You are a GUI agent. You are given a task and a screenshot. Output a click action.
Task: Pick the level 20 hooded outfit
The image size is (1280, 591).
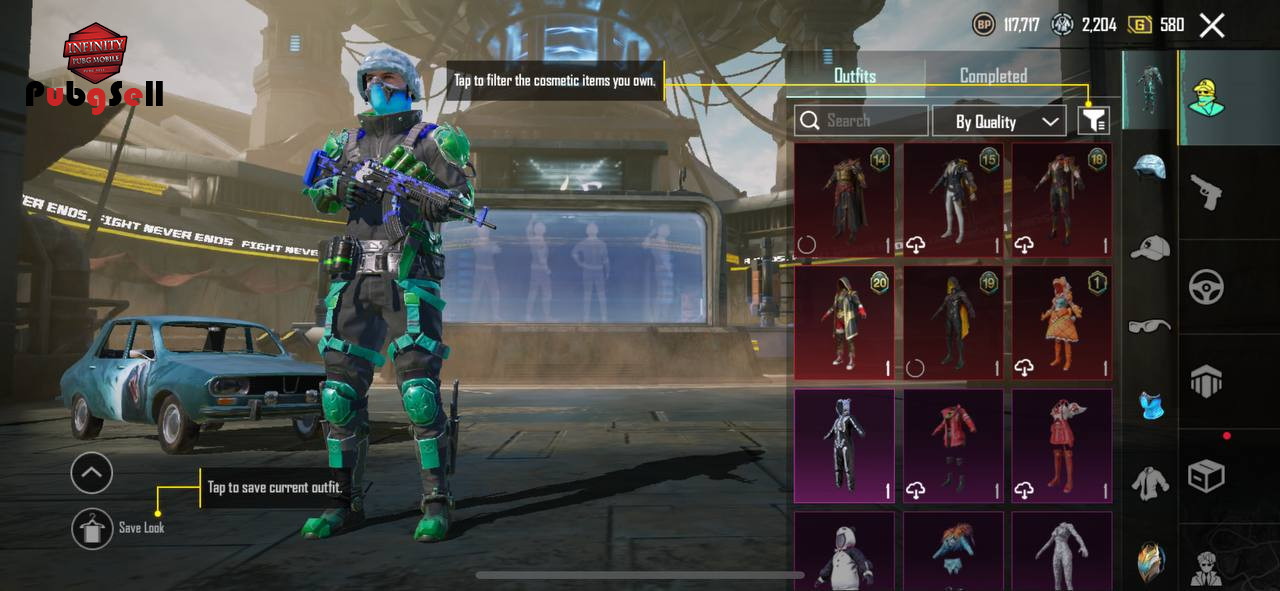(844, 323)
